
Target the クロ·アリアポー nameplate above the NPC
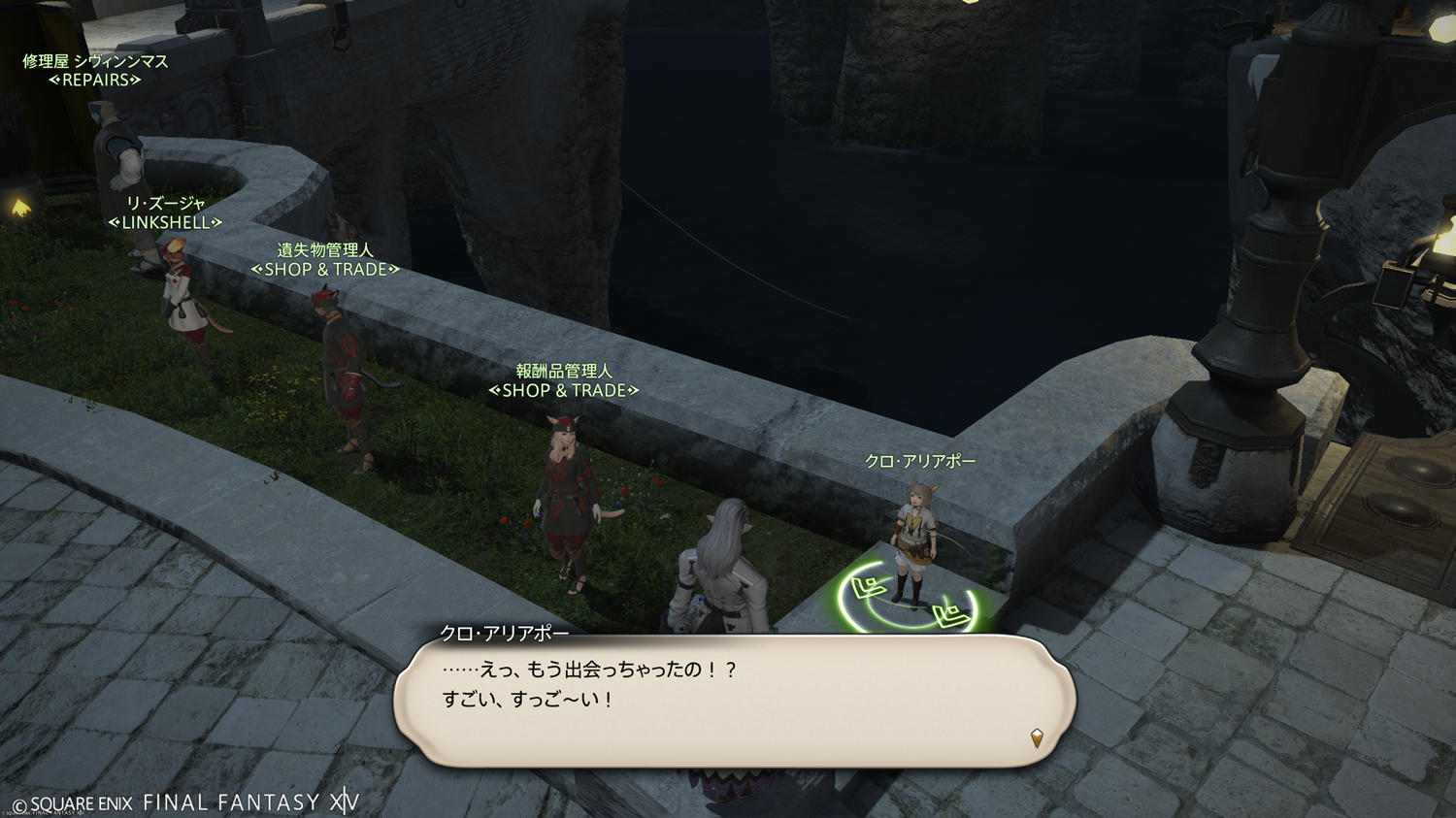tap(920, 462)
